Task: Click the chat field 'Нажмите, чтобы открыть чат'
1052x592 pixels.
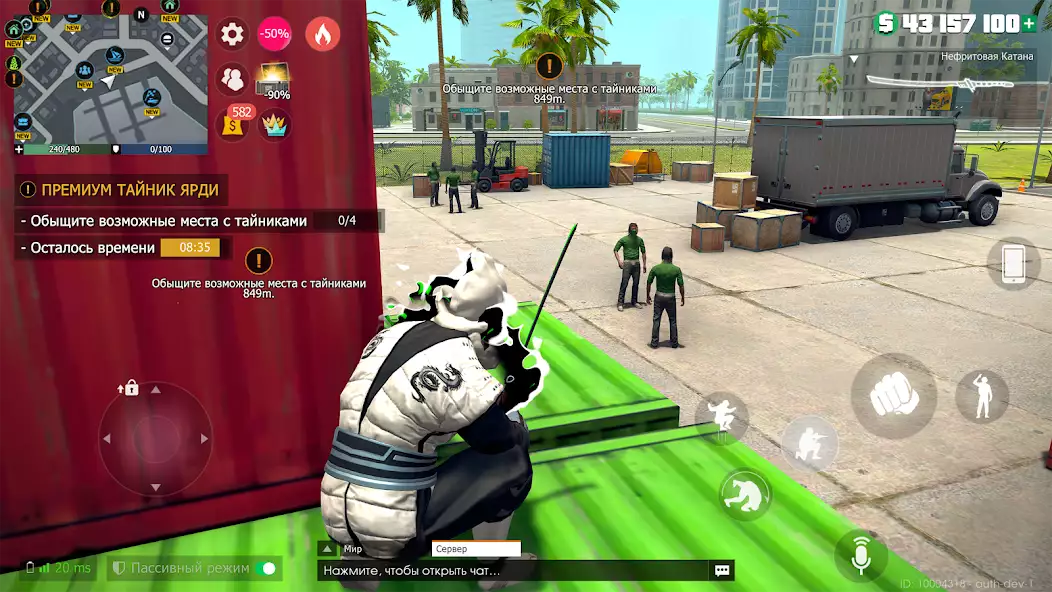Action: click(x=510, y=571)
